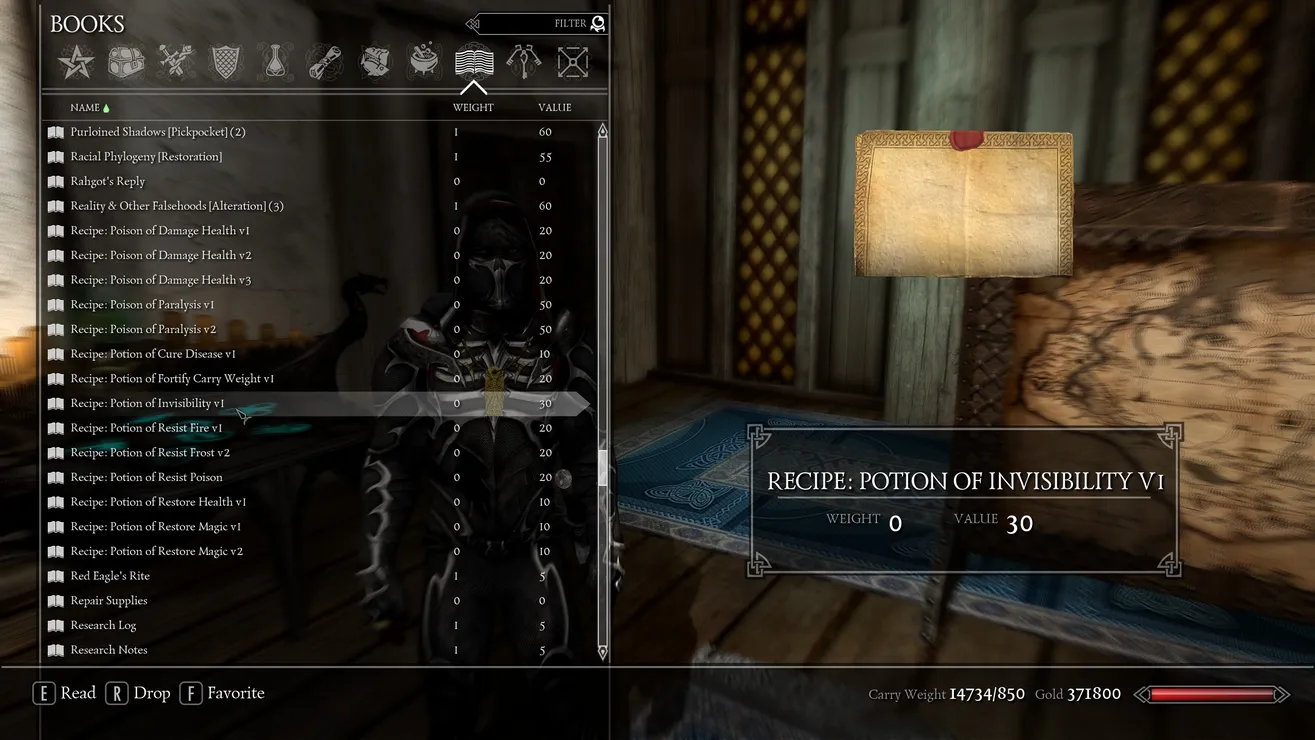Select the Keys category icon

point(523,63)
